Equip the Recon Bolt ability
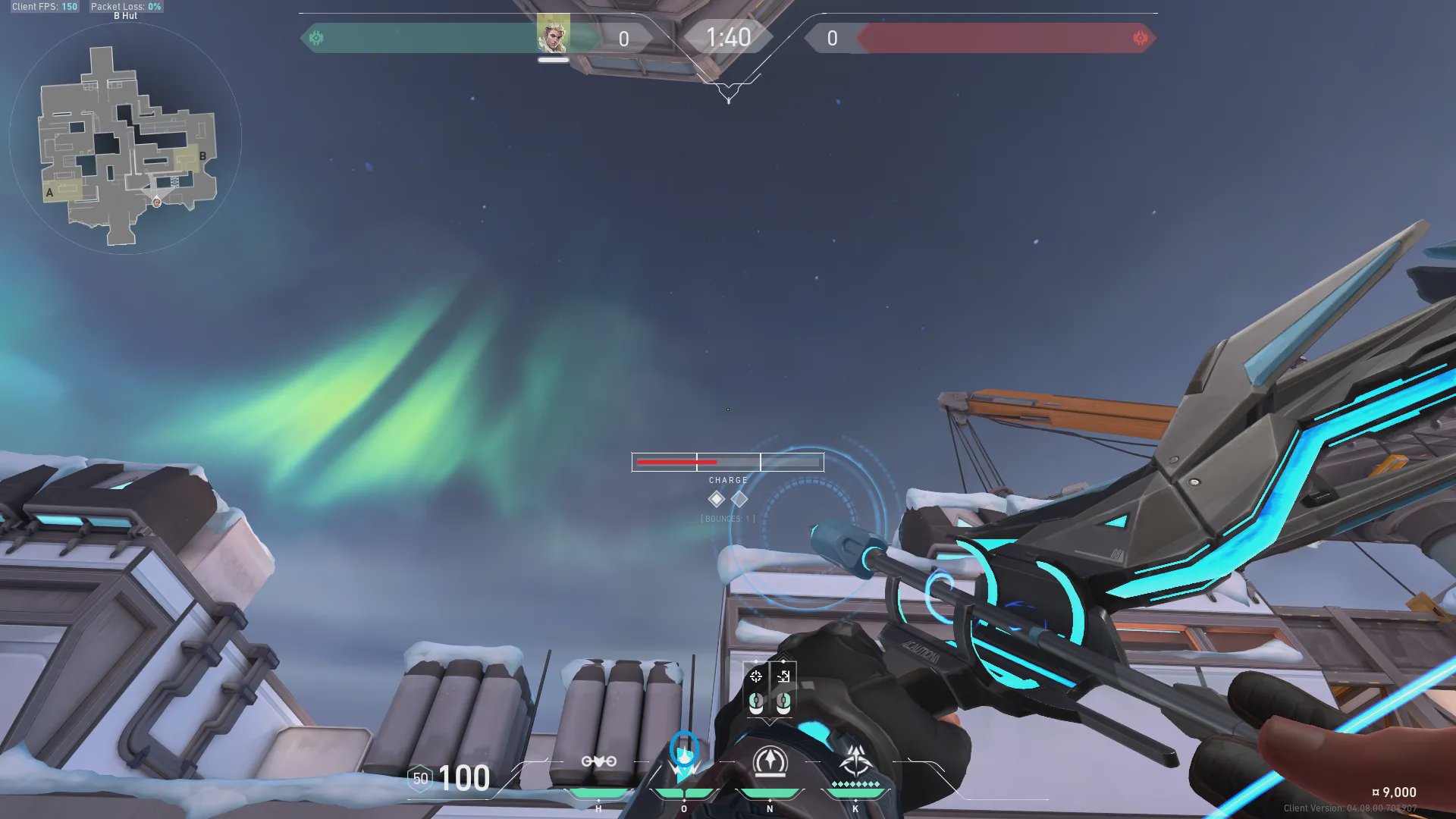1456x819 pixels. (770, 761)
